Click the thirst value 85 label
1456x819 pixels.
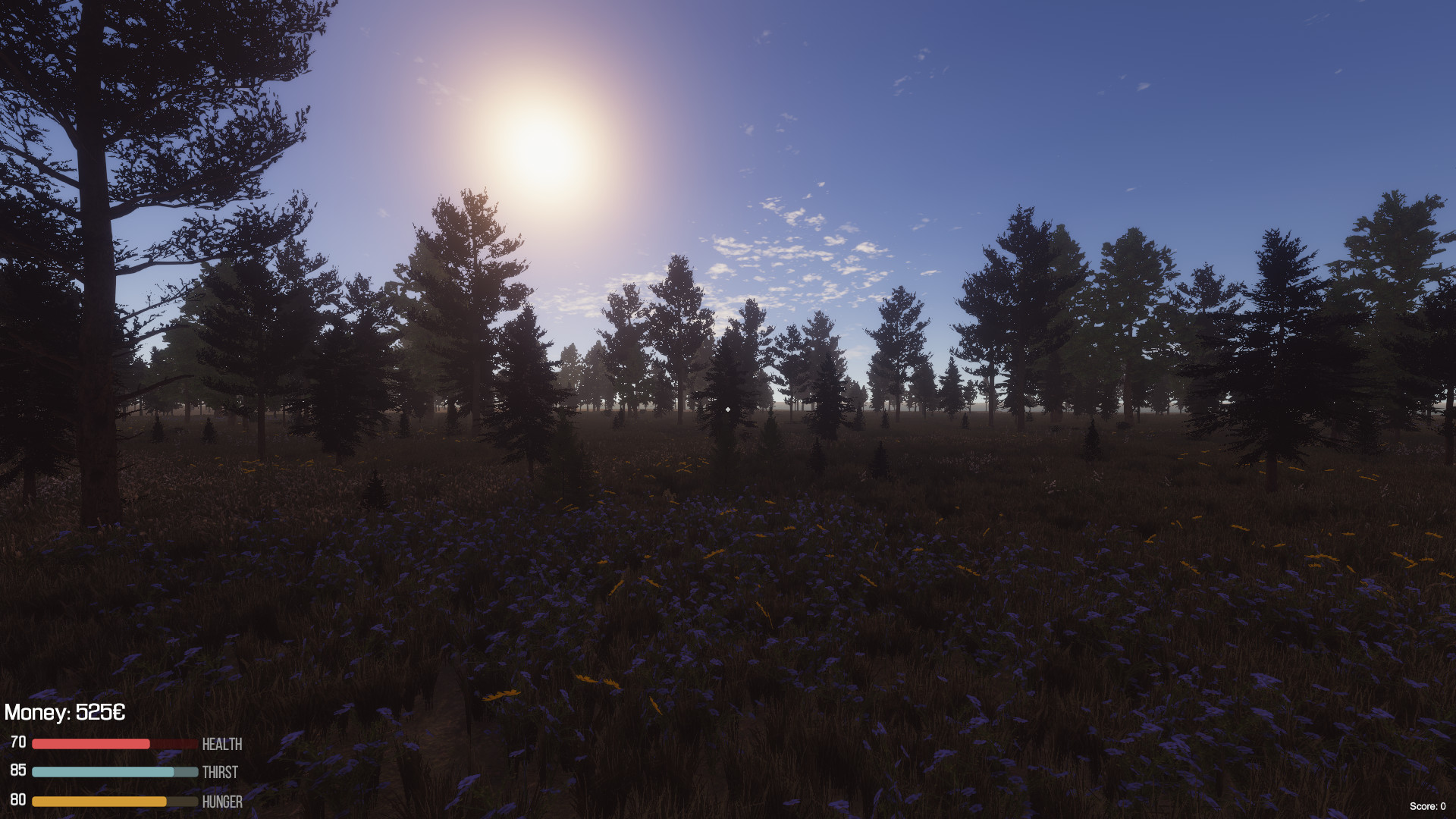point(18,773)
